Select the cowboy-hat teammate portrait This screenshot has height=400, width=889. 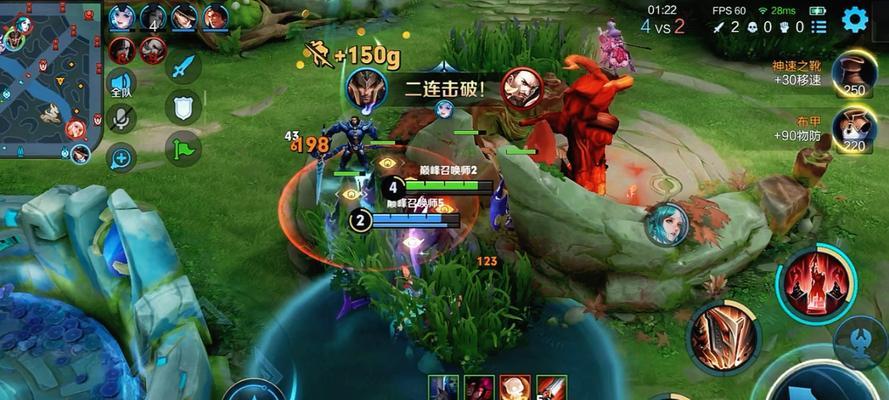[184, 17]
